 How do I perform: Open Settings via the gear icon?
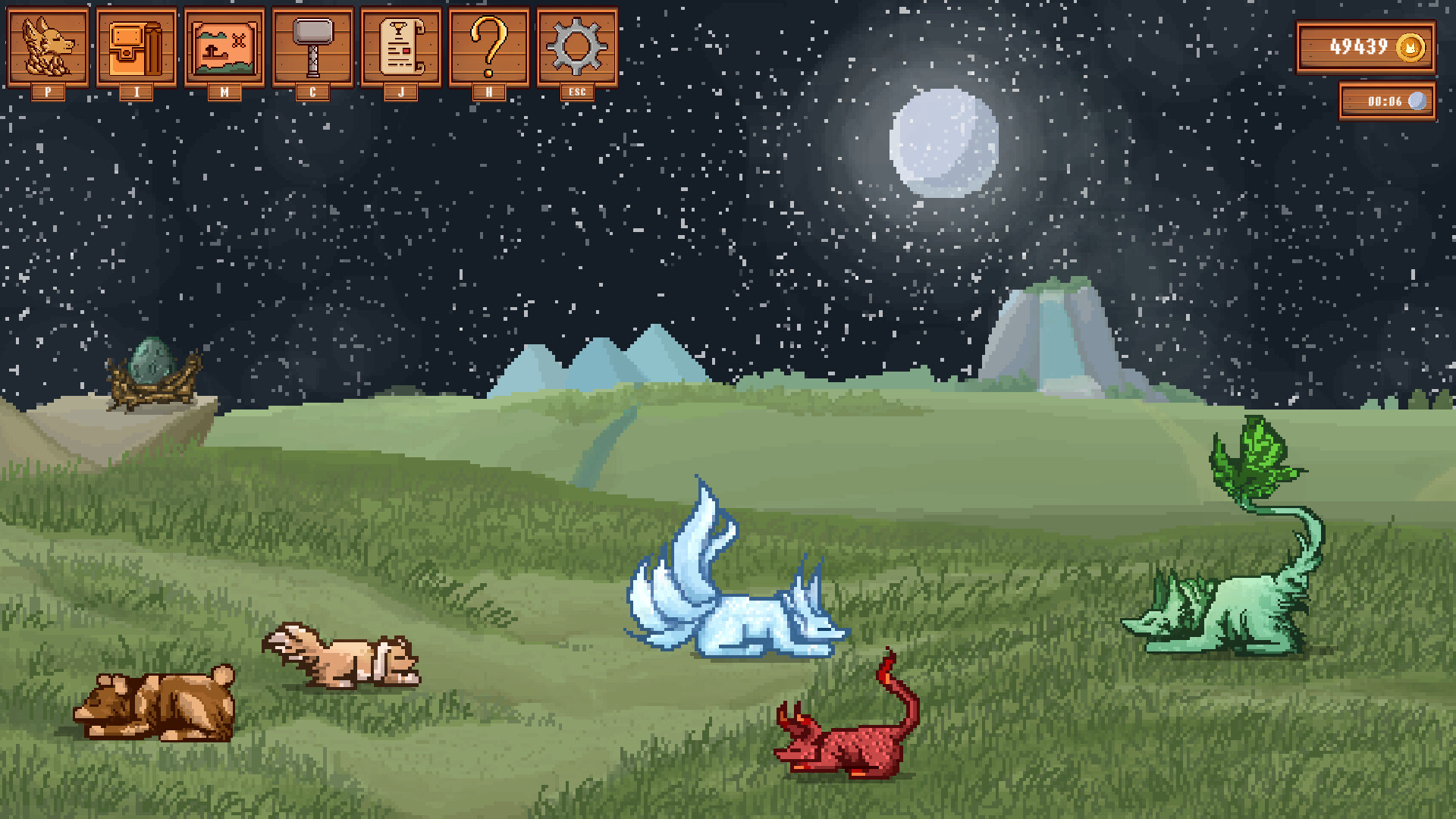tap(577, 45)
